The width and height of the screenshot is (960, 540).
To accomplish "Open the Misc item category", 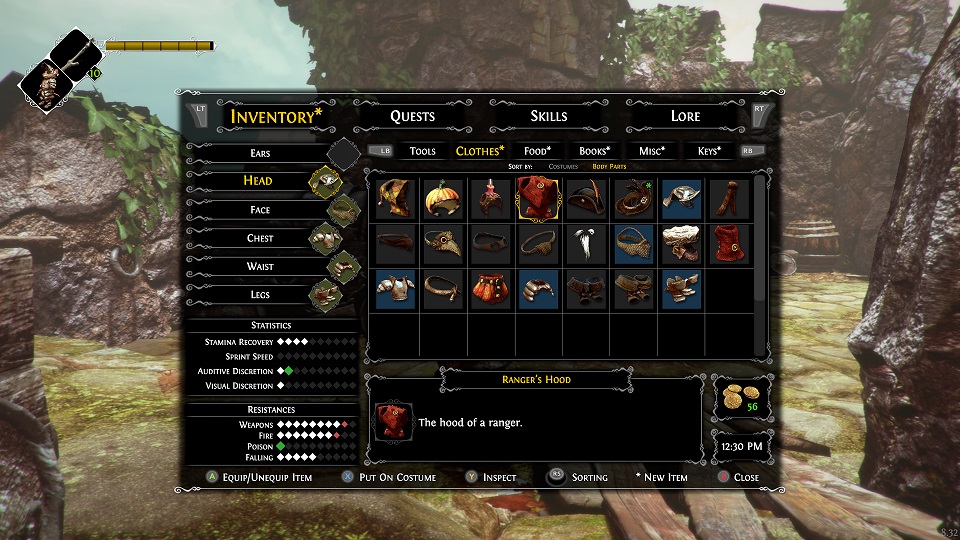I will 652,151.
